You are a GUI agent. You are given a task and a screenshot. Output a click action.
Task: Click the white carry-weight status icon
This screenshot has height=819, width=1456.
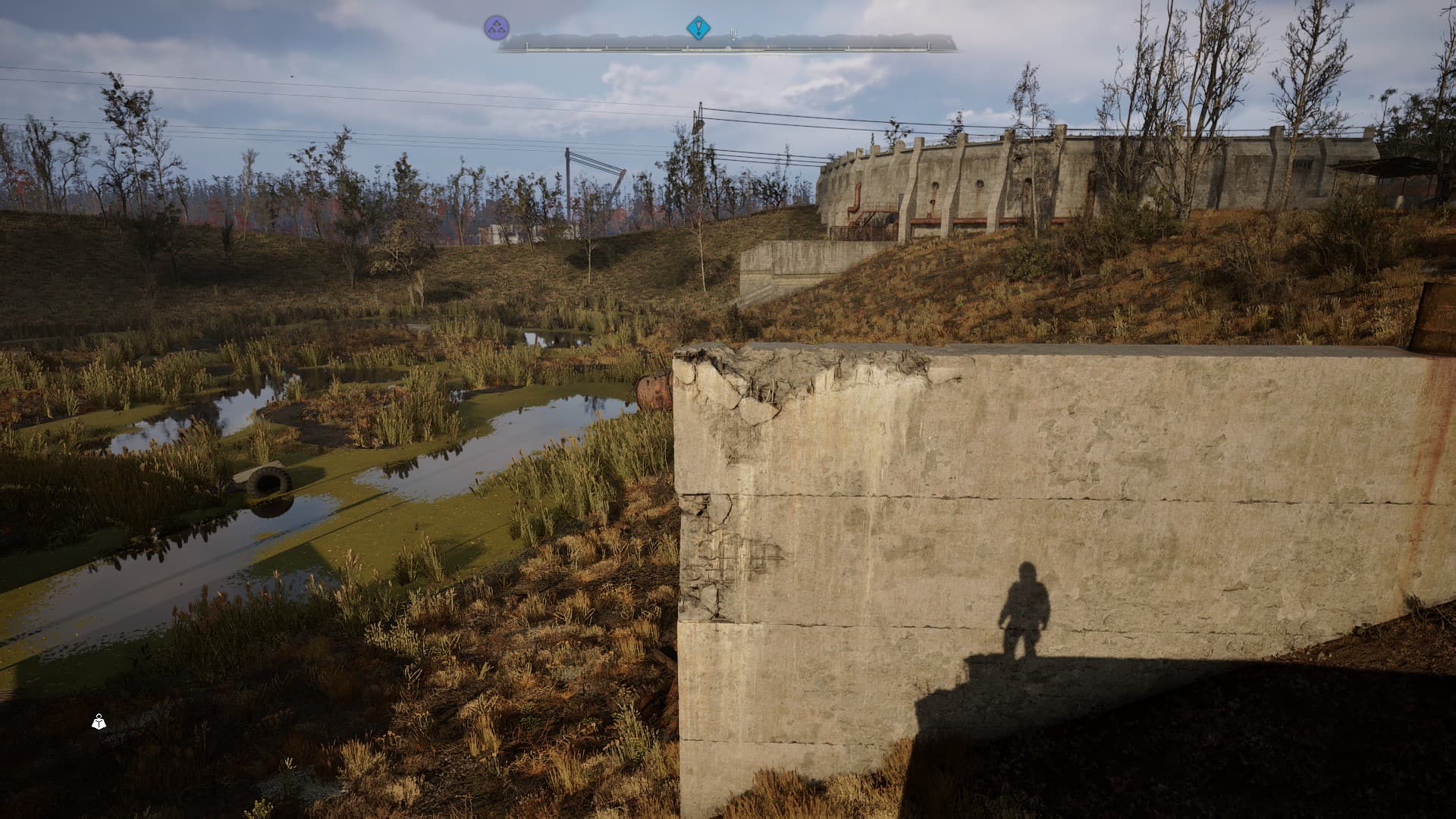pos(99,722)
